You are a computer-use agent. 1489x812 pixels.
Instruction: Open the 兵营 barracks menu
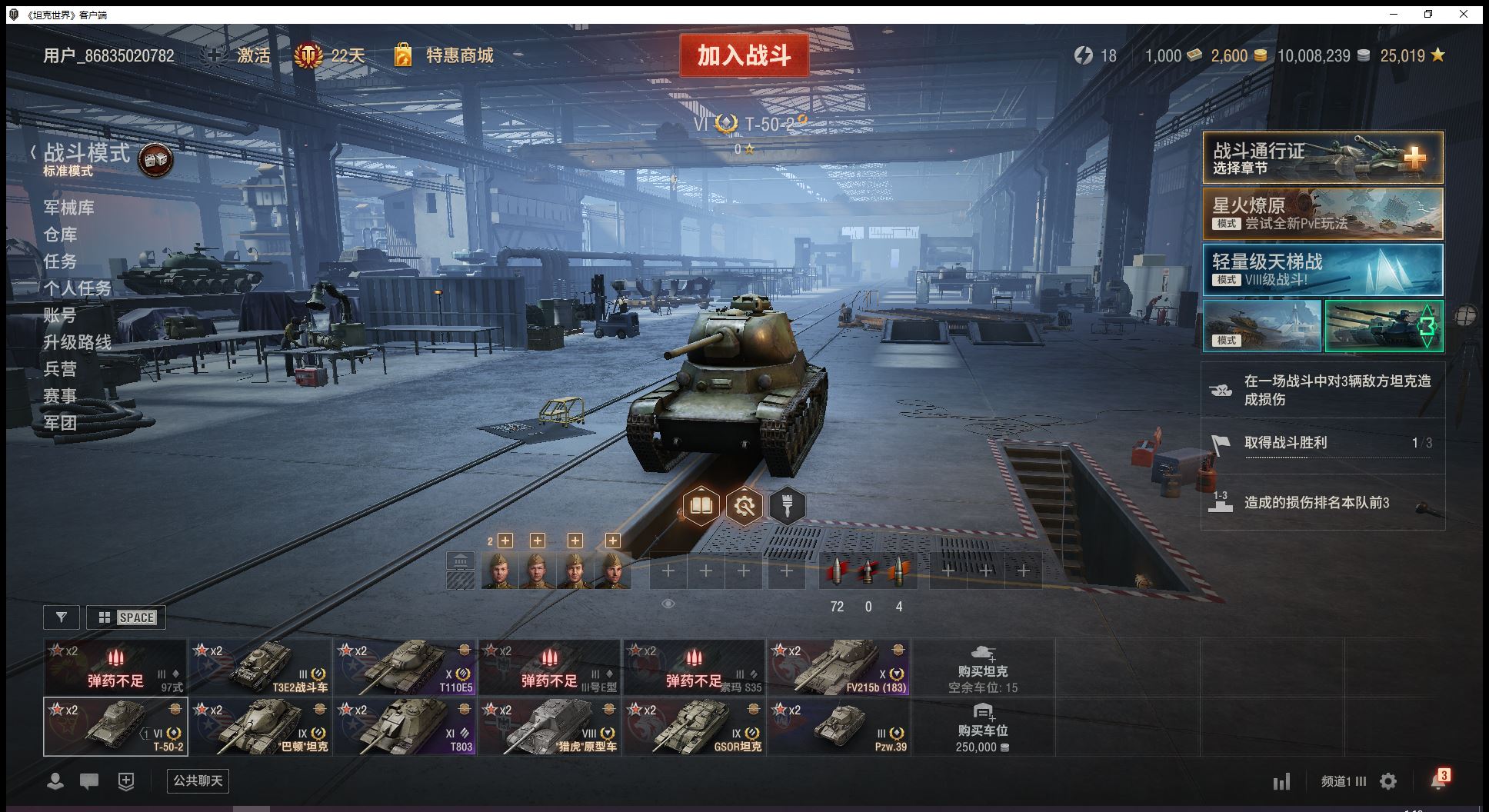tap(61, 369)
